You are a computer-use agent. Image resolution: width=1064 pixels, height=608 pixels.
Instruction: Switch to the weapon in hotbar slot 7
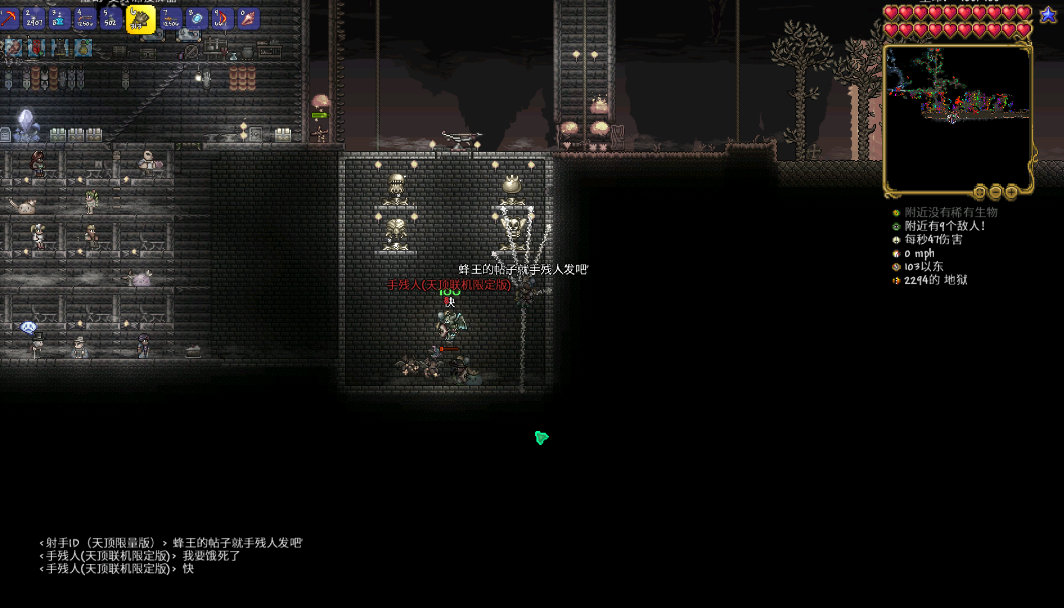pyautogui.click(x=170, y=18)
